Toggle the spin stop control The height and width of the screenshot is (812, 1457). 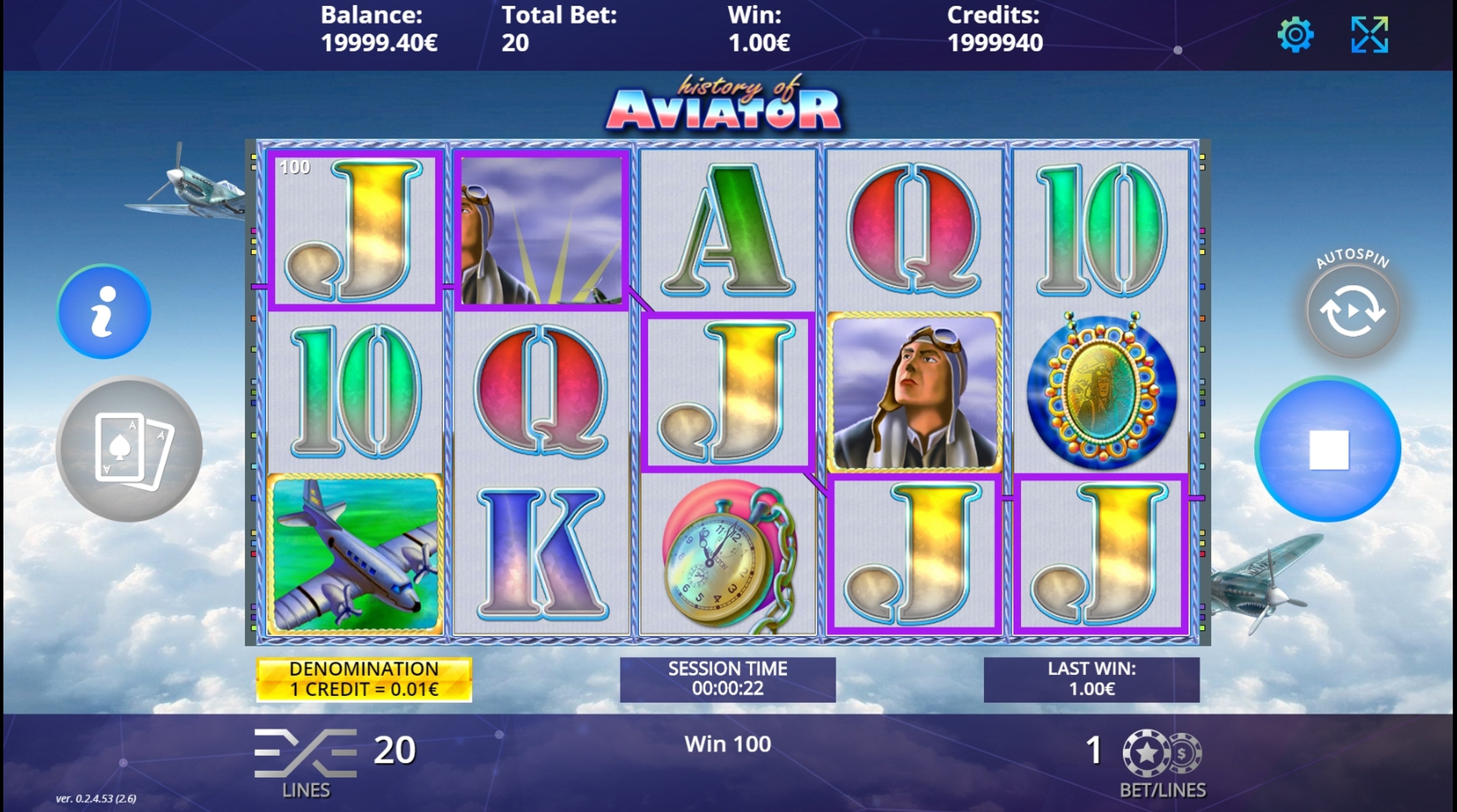point(1329,449)
